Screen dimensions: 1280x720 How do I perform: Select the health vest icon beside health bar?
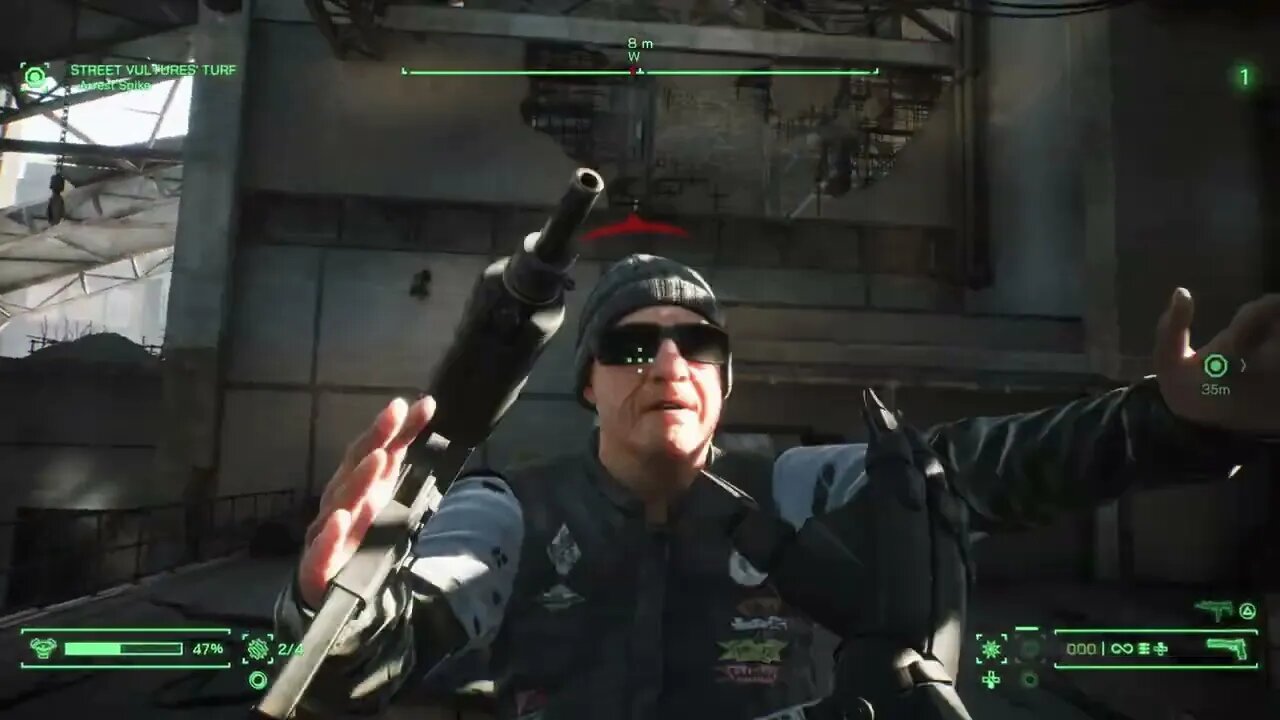(43, 648)
